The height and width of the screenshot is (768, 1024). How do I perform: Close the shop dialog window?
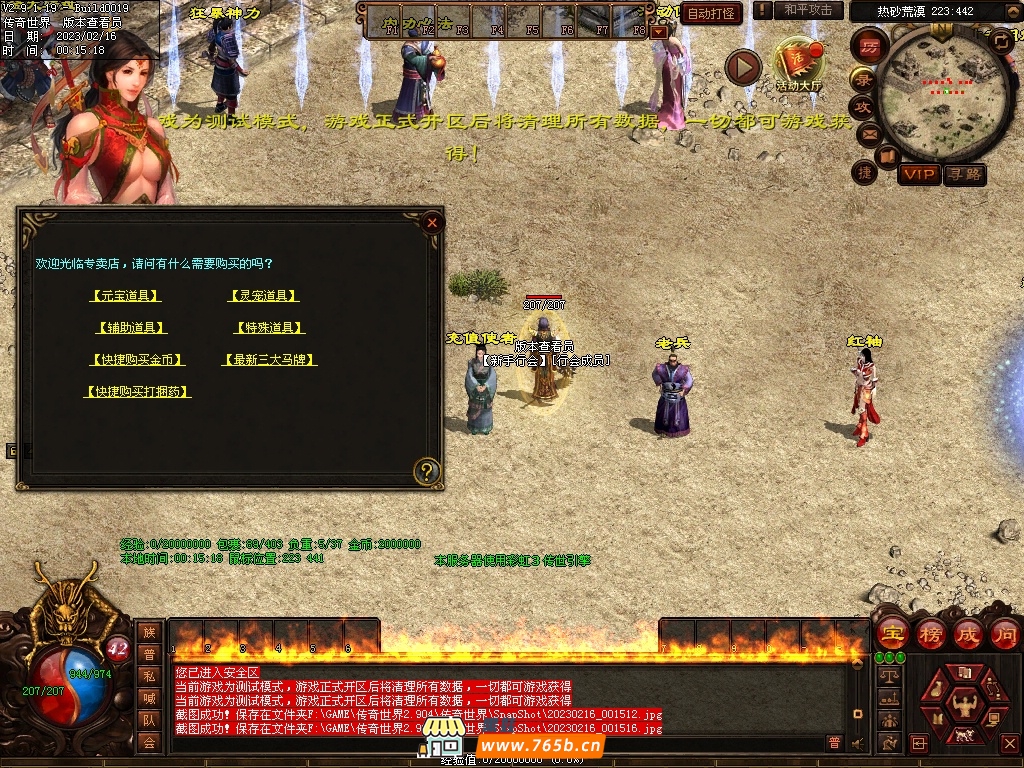click(432, 223)
